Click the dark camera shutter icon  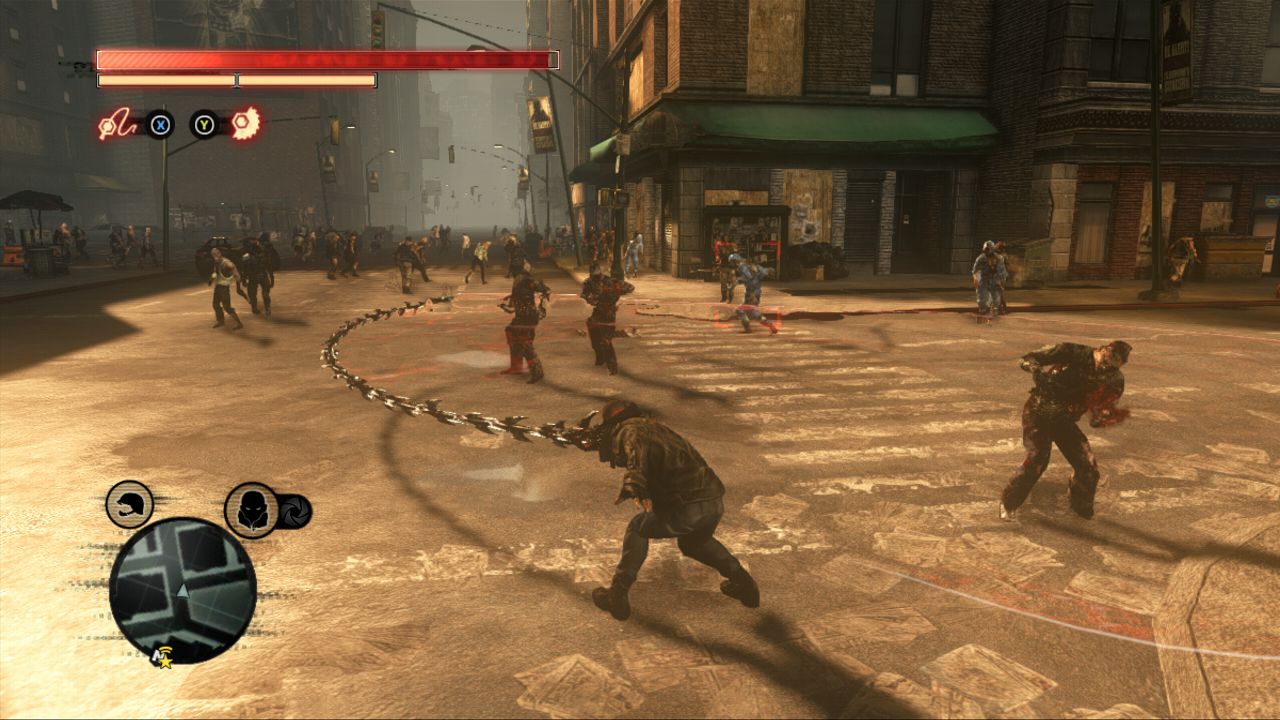pyautogui.click(x=294, y=511)
